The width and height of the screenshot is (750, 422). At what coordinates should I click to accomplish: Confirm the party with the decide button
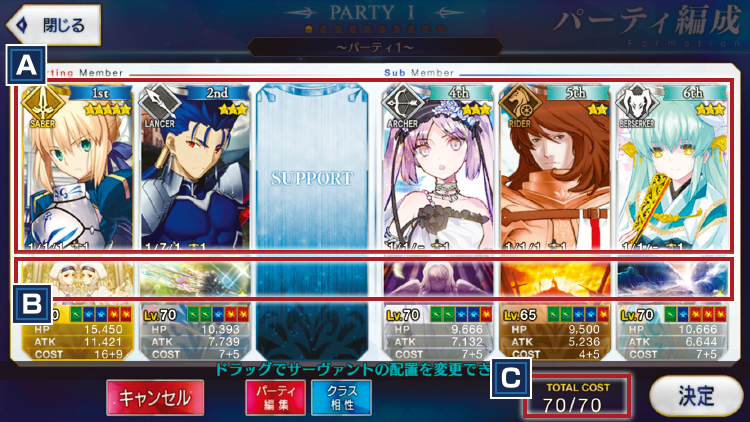pos(690,395)
